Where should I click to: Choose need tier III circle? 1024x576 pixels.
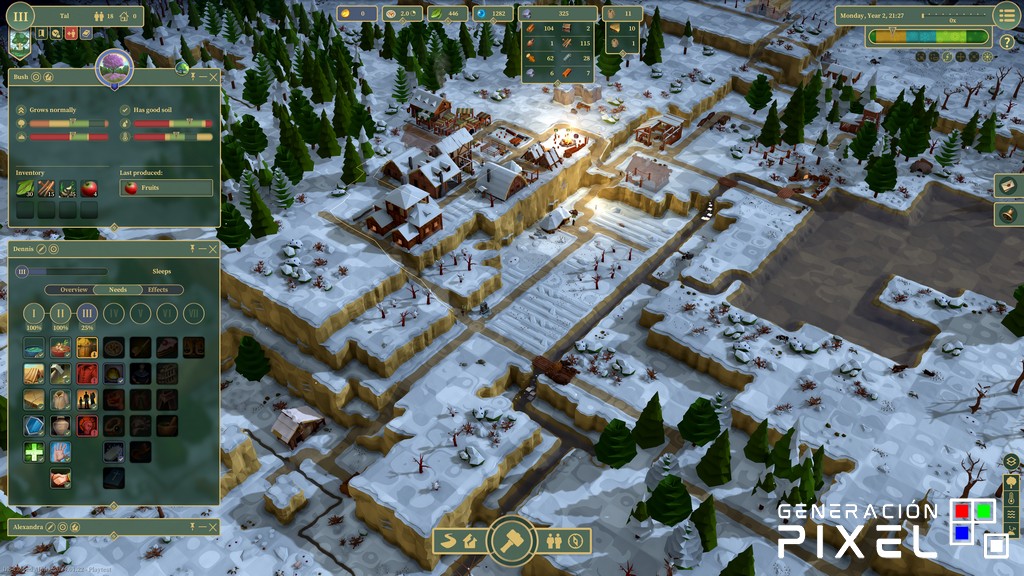[87, 314]
